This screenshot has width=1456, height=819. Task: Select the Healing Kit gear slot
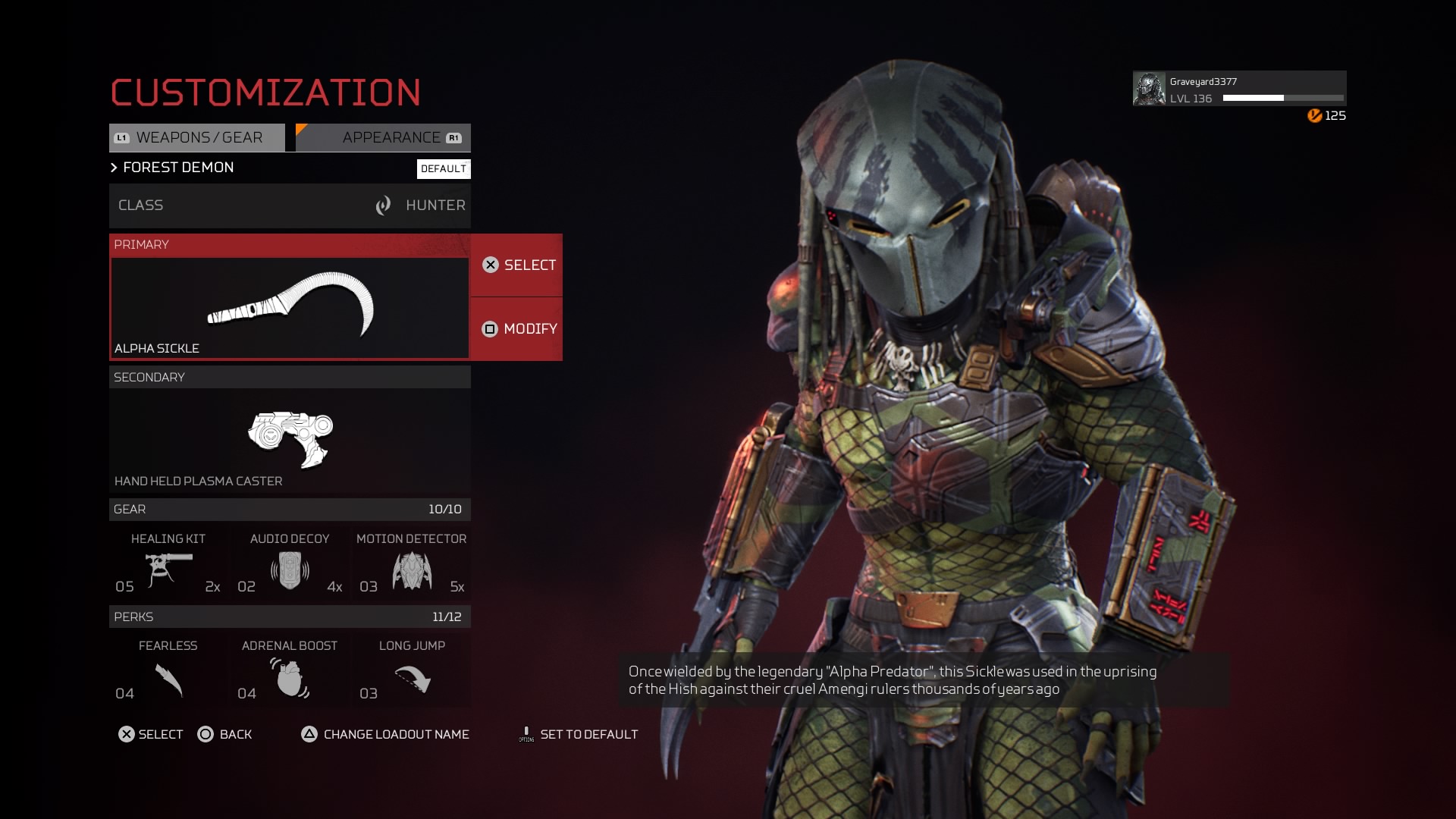pos(168,563)
